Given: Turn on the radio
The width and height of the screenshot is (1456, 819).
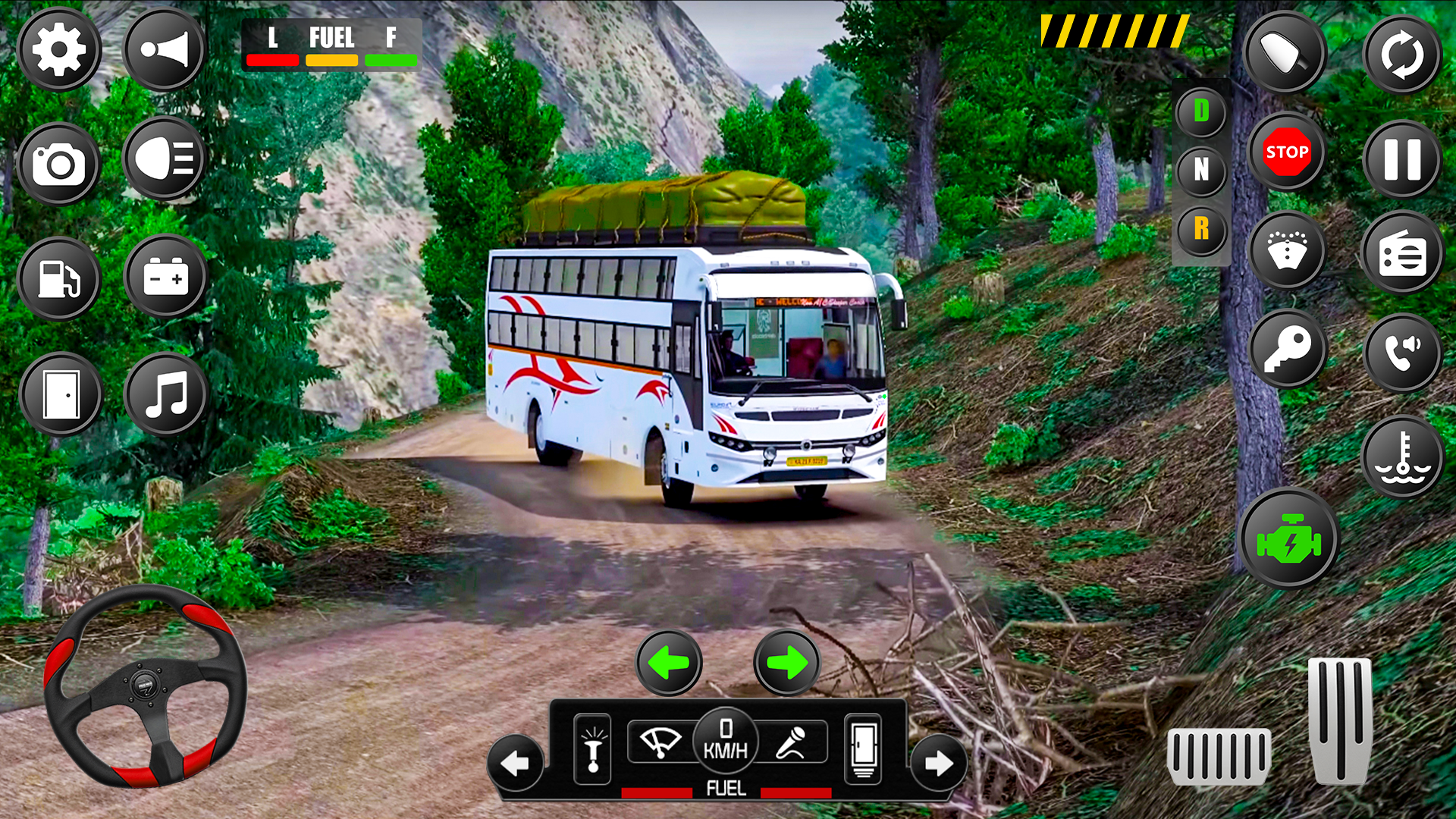Looking at the screenshot, I should pos(1403,253).
